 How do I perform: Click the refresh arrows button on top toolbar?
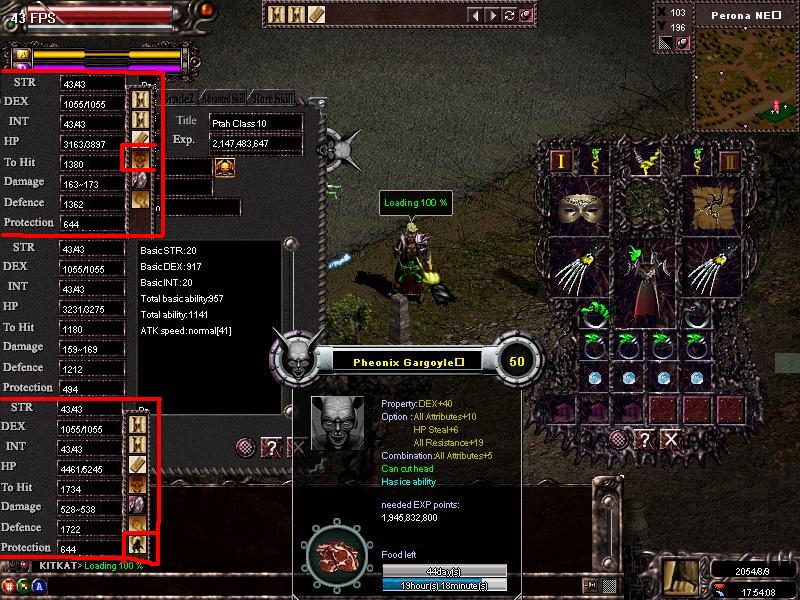[509, 15]
